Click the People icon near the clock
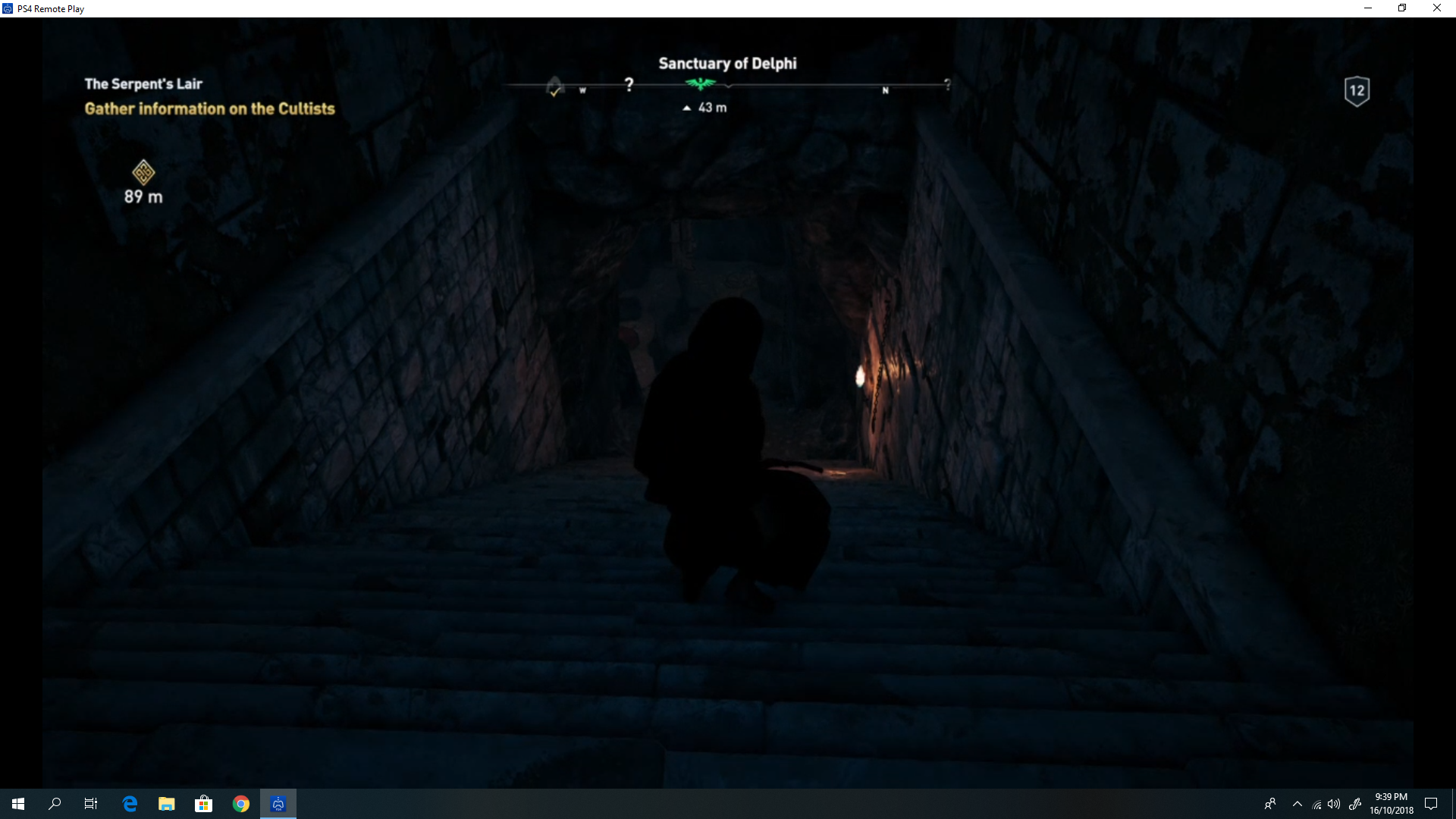Image resolution: width=1456 pixels, height=819 pixels. [x=1269, y=804]
